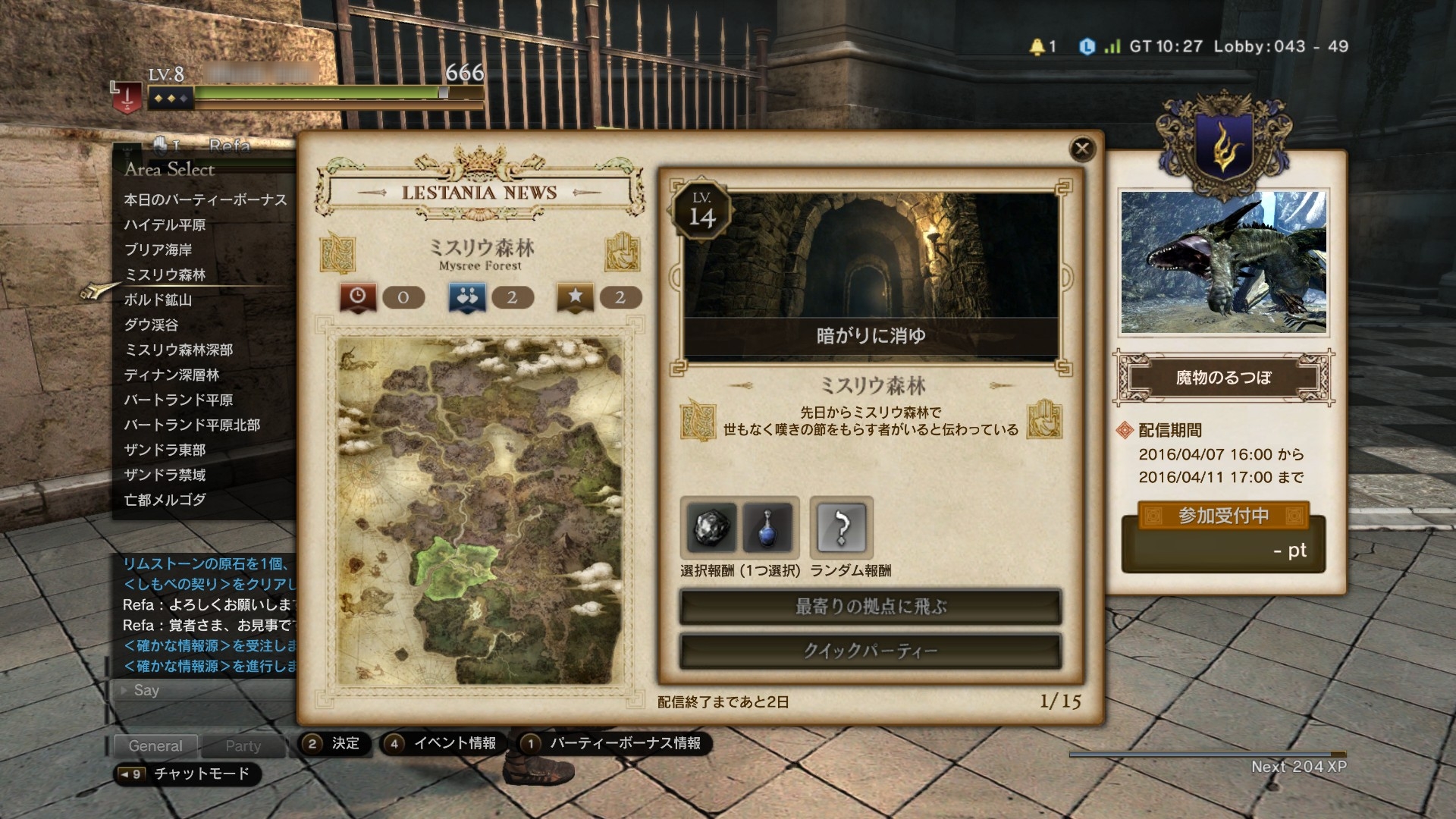Viewport: 1456px width, 819px height.
Task: Pick ザンドラ禁域 from the list
Action: coord(165,475)
